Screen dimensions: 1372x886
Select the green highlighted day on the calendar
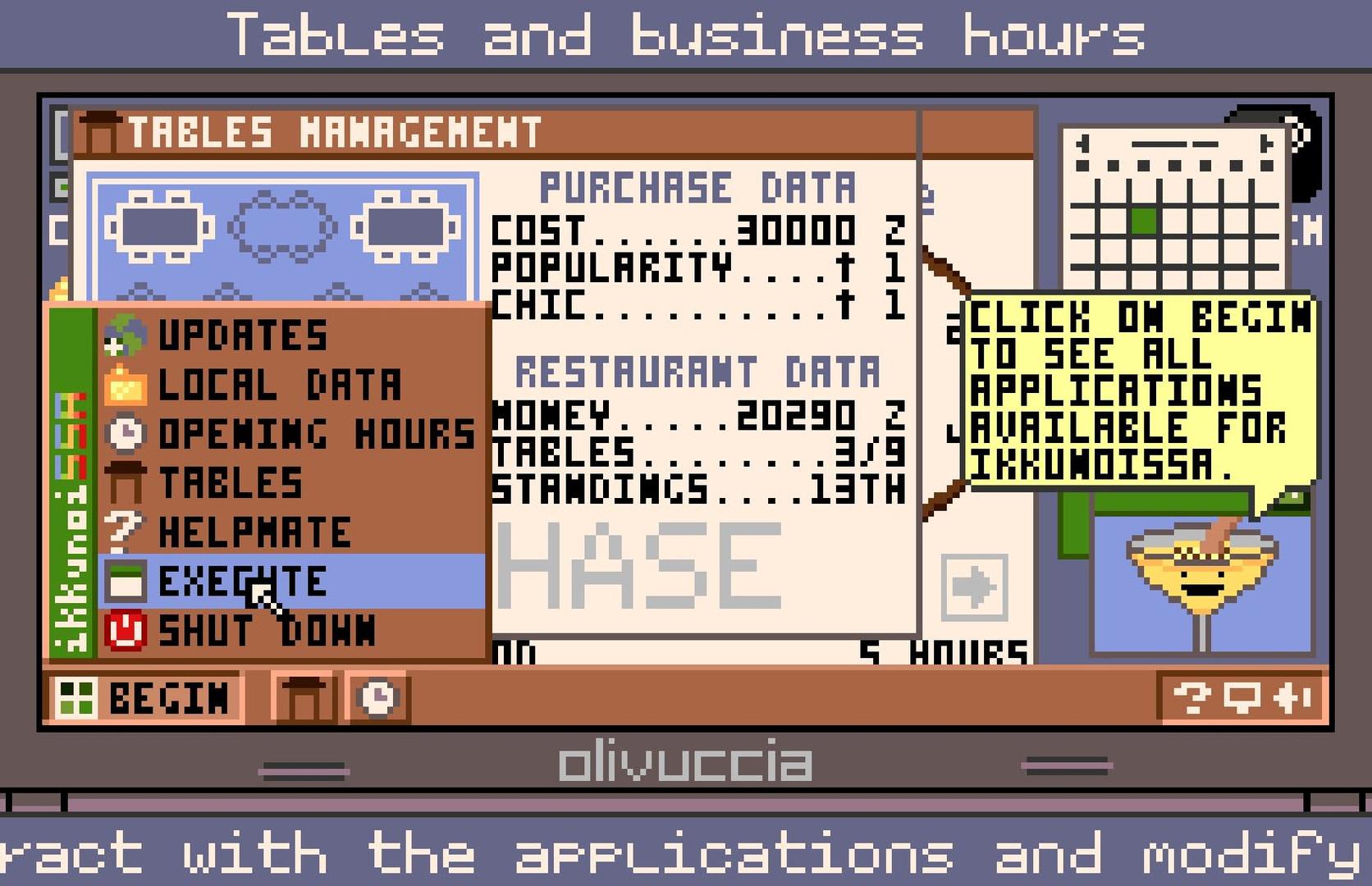pos(1143,220)
